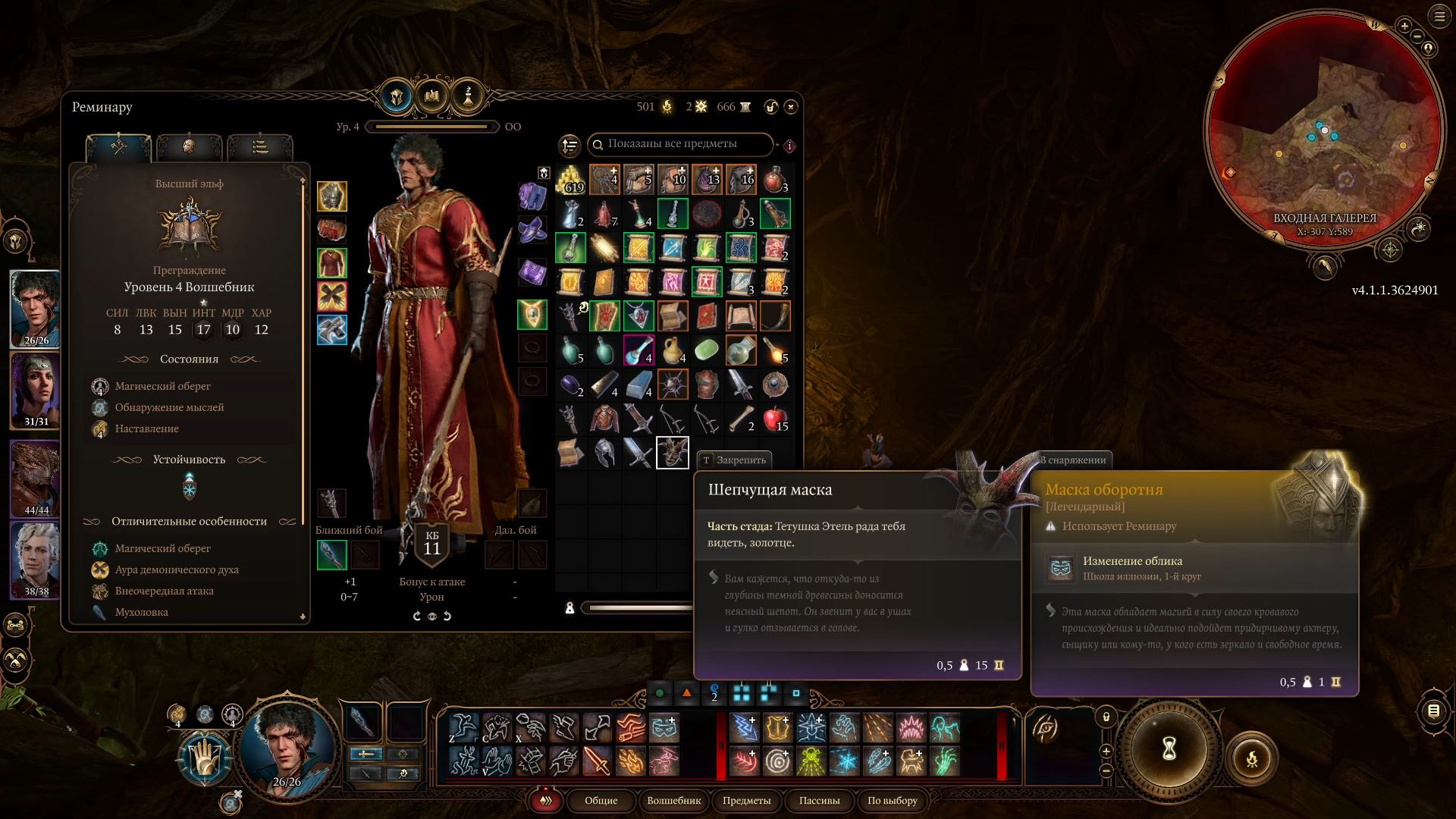
Task: Click the inventory search field
Action: point(679,144)
